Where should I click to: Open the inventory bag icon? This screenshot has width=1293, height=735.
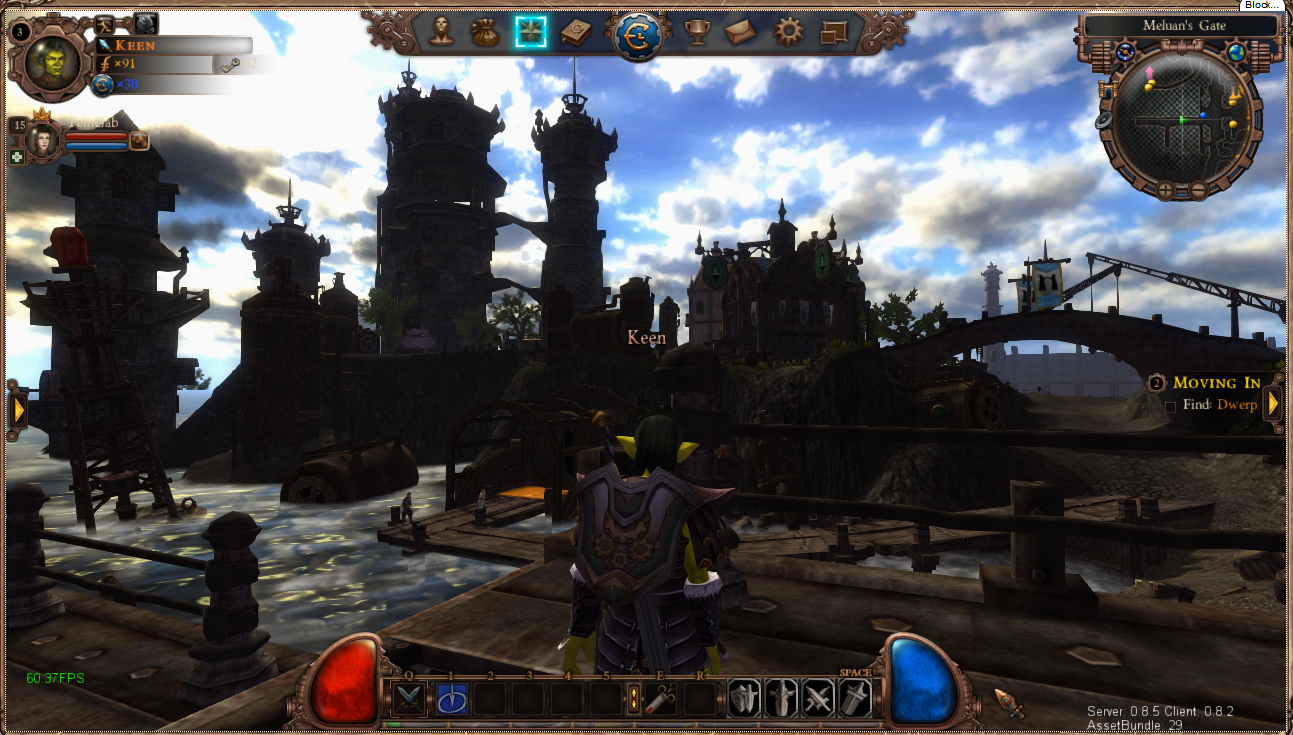[486, 32]
